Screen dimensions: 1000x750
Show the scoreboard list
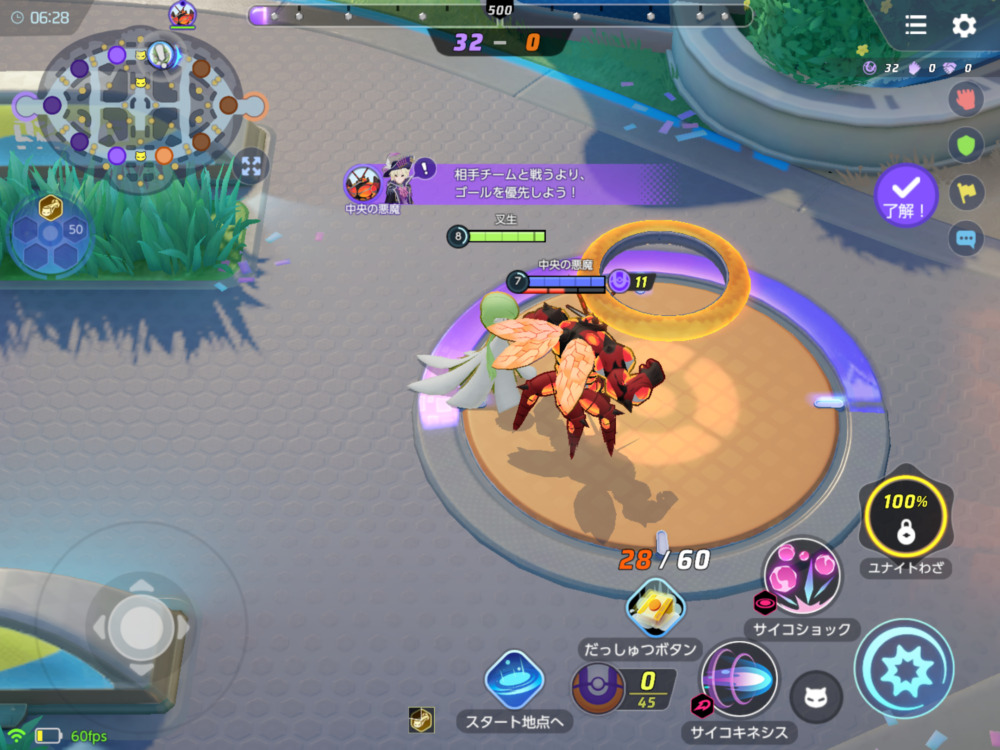(915, 26)
